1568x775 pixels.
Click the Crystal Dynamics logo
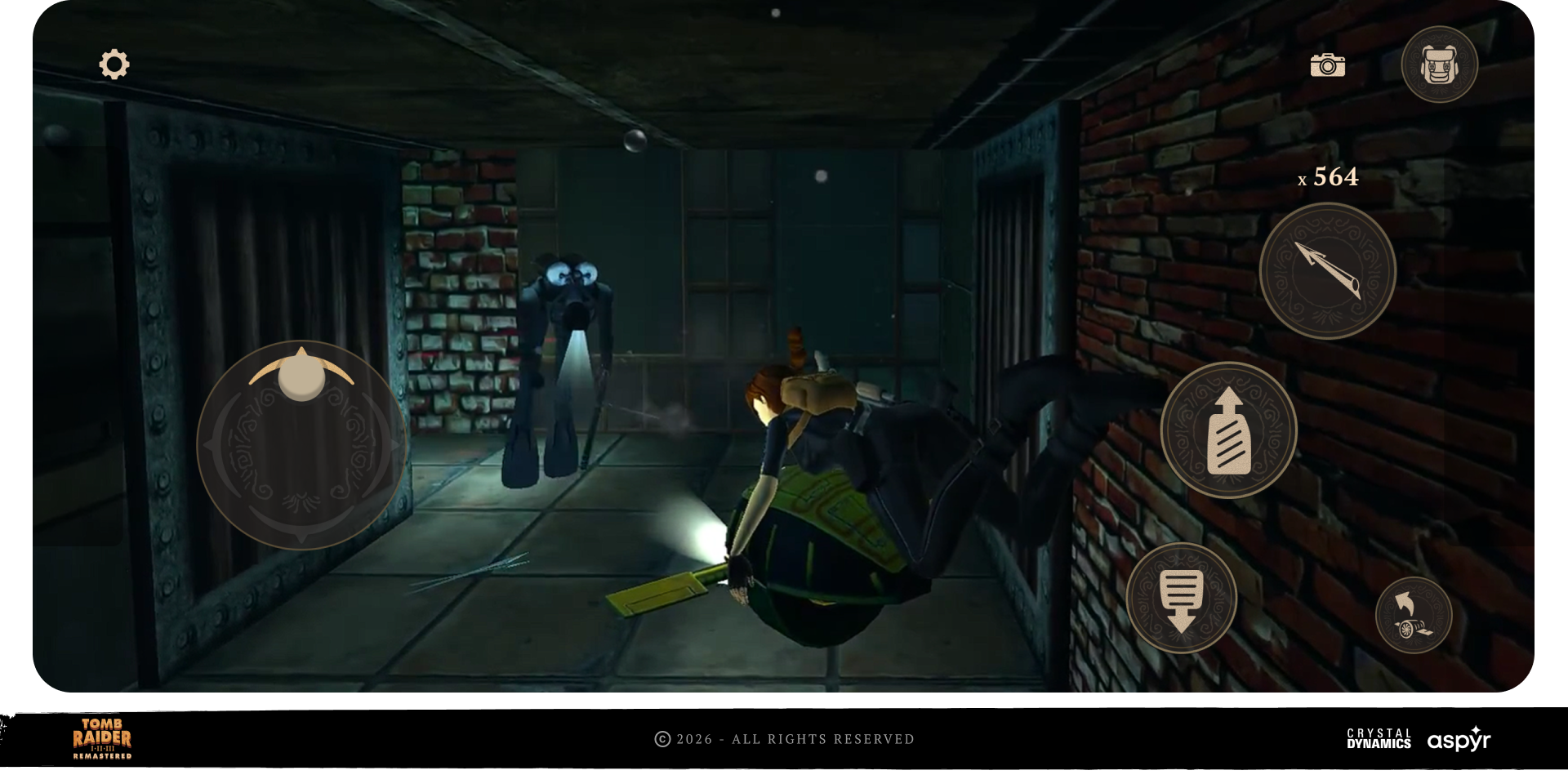point(1379,739)
